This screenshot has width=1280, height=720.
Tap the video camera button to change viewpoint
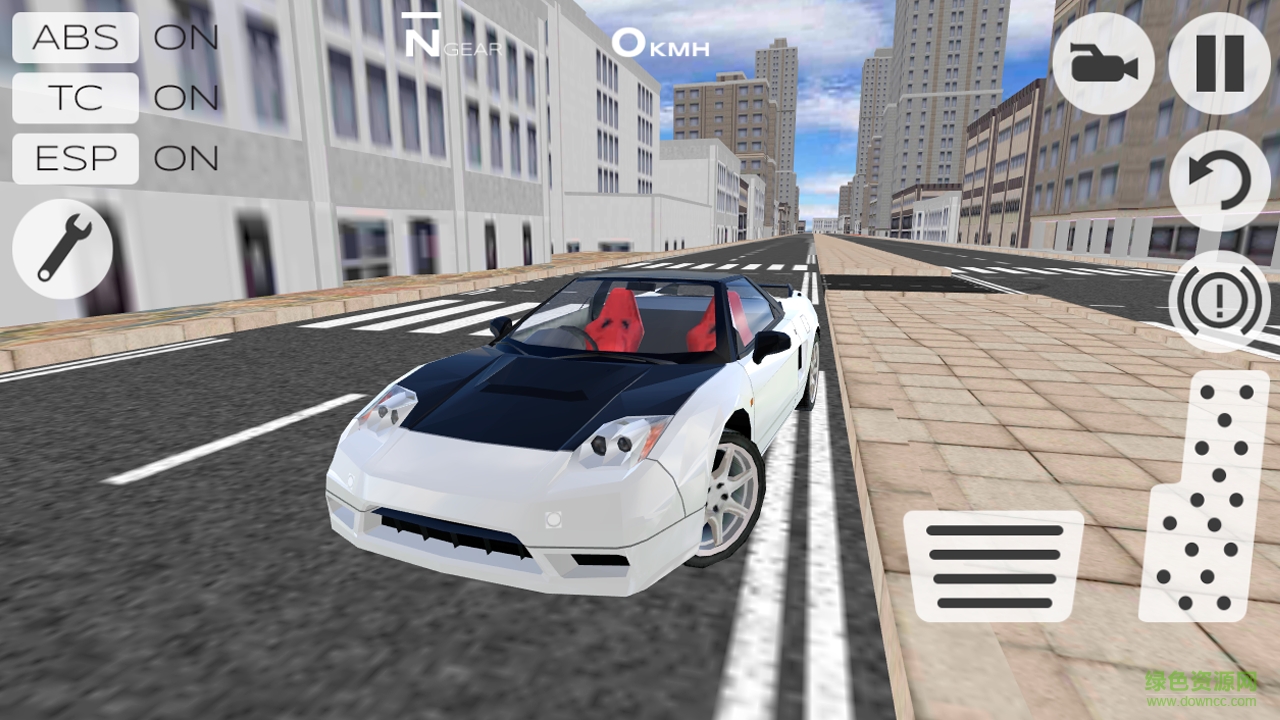(x=1103, y=63)
